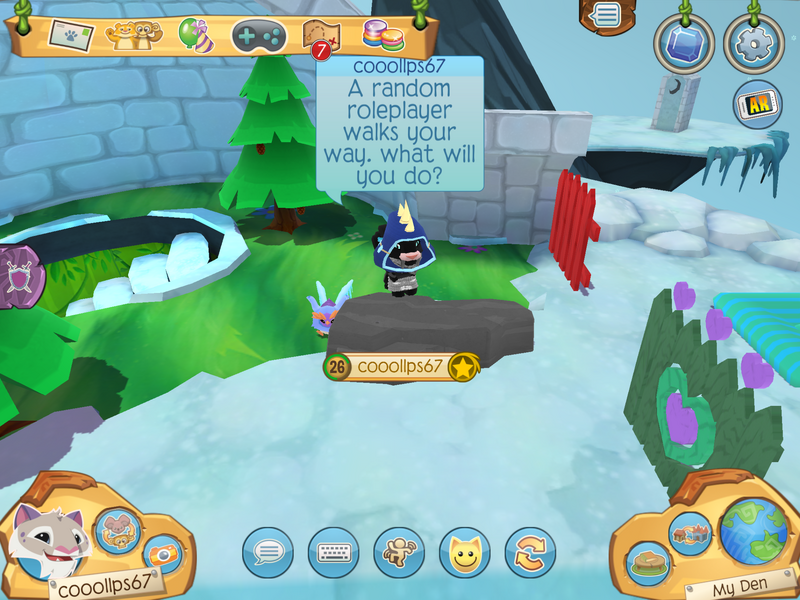Open the sapphire gem shop button
The image size is (800, 600).
click(685, 44)
